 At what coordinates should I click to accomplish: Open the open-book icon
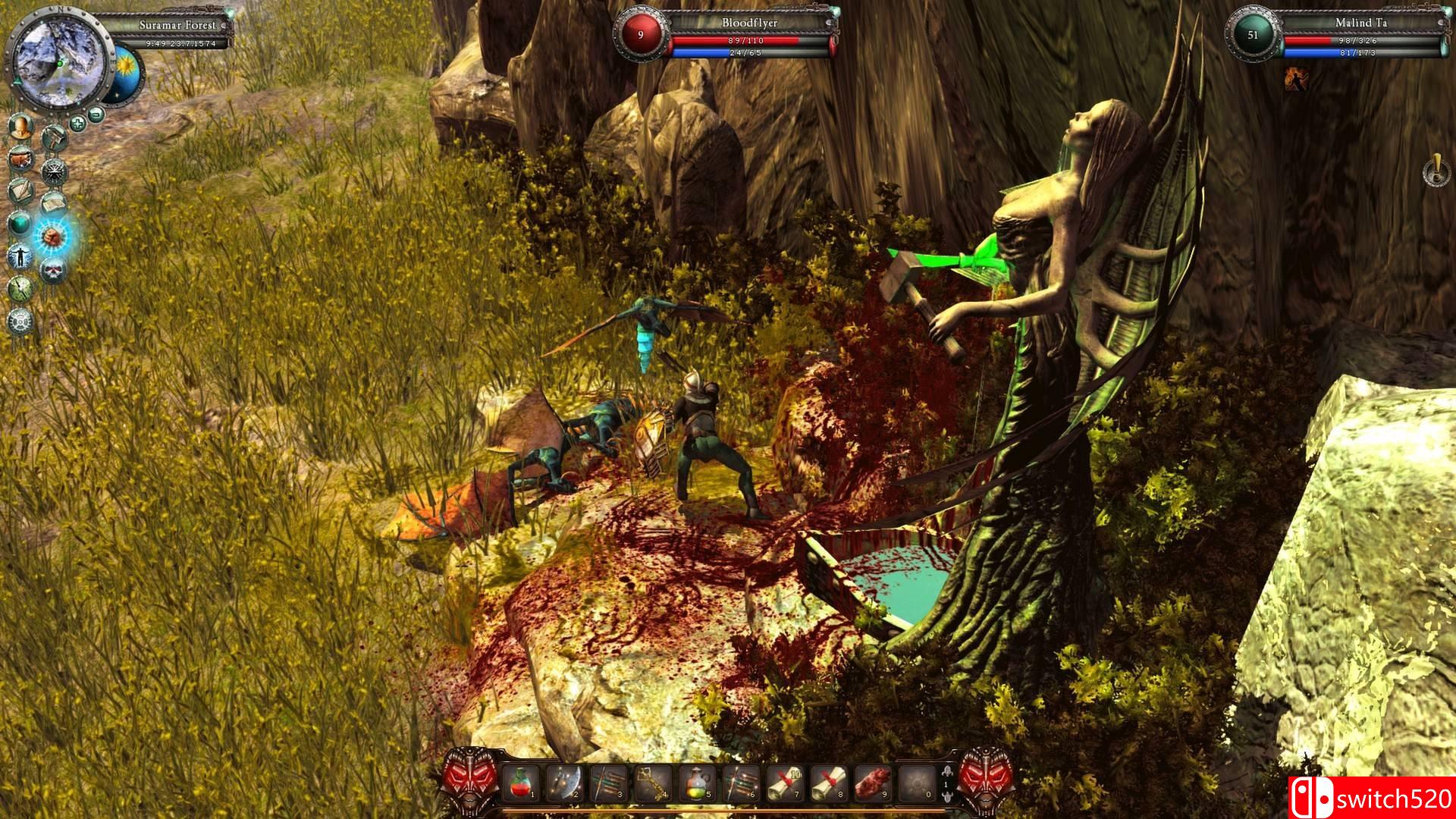[53, 203]
